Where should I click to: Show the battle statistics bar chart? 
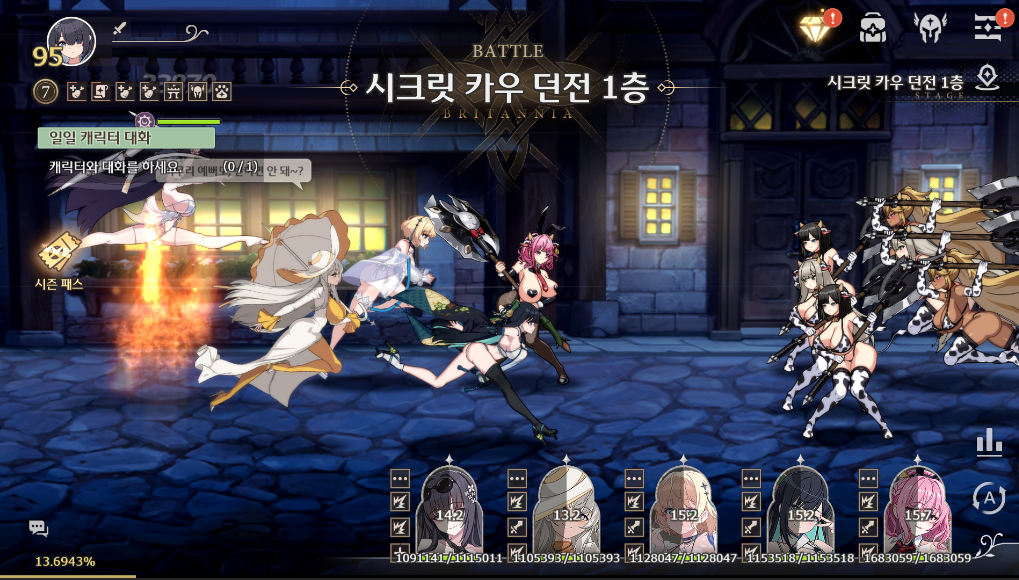coord(988,442)
